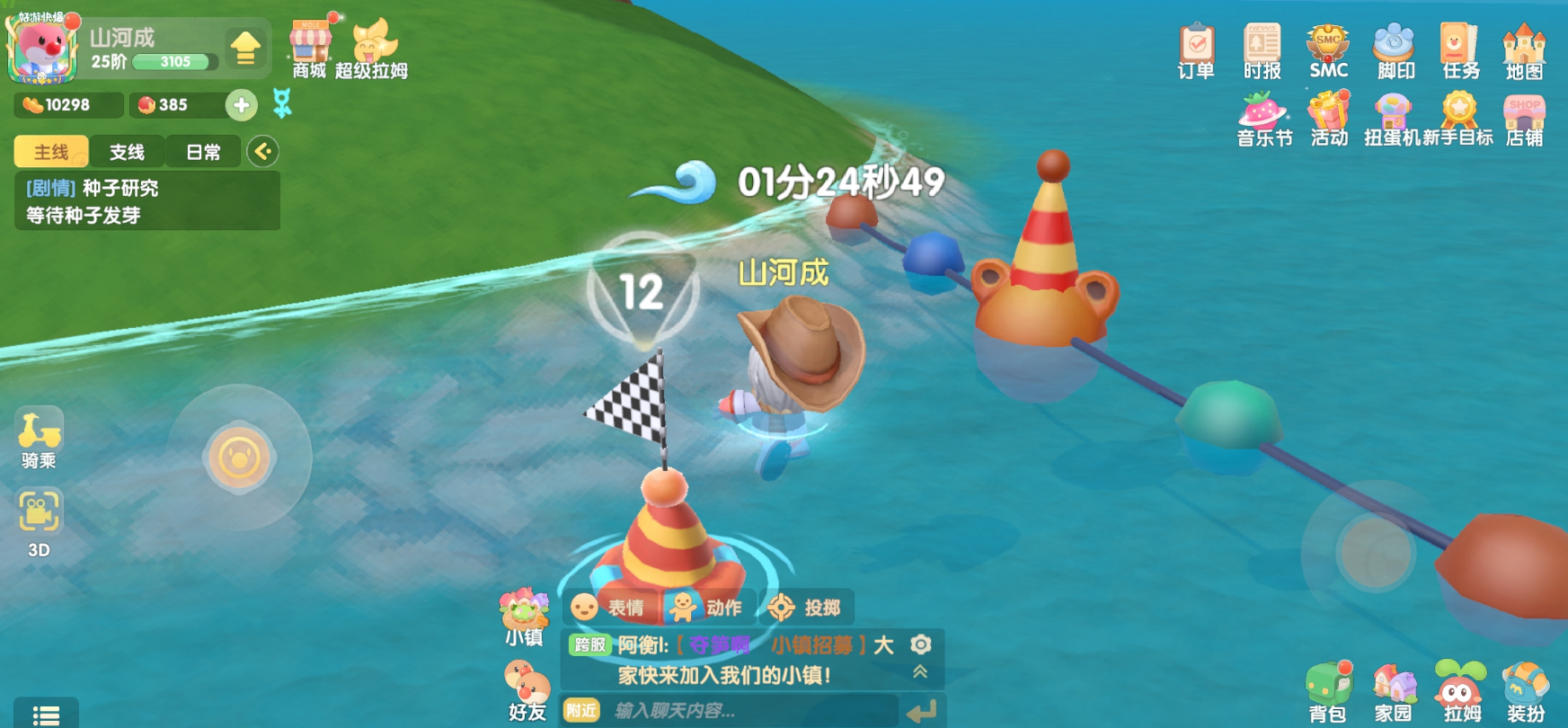Open the 背包 backpack icon
The height and width of the screenshot is (728, 1568).
1327,688
